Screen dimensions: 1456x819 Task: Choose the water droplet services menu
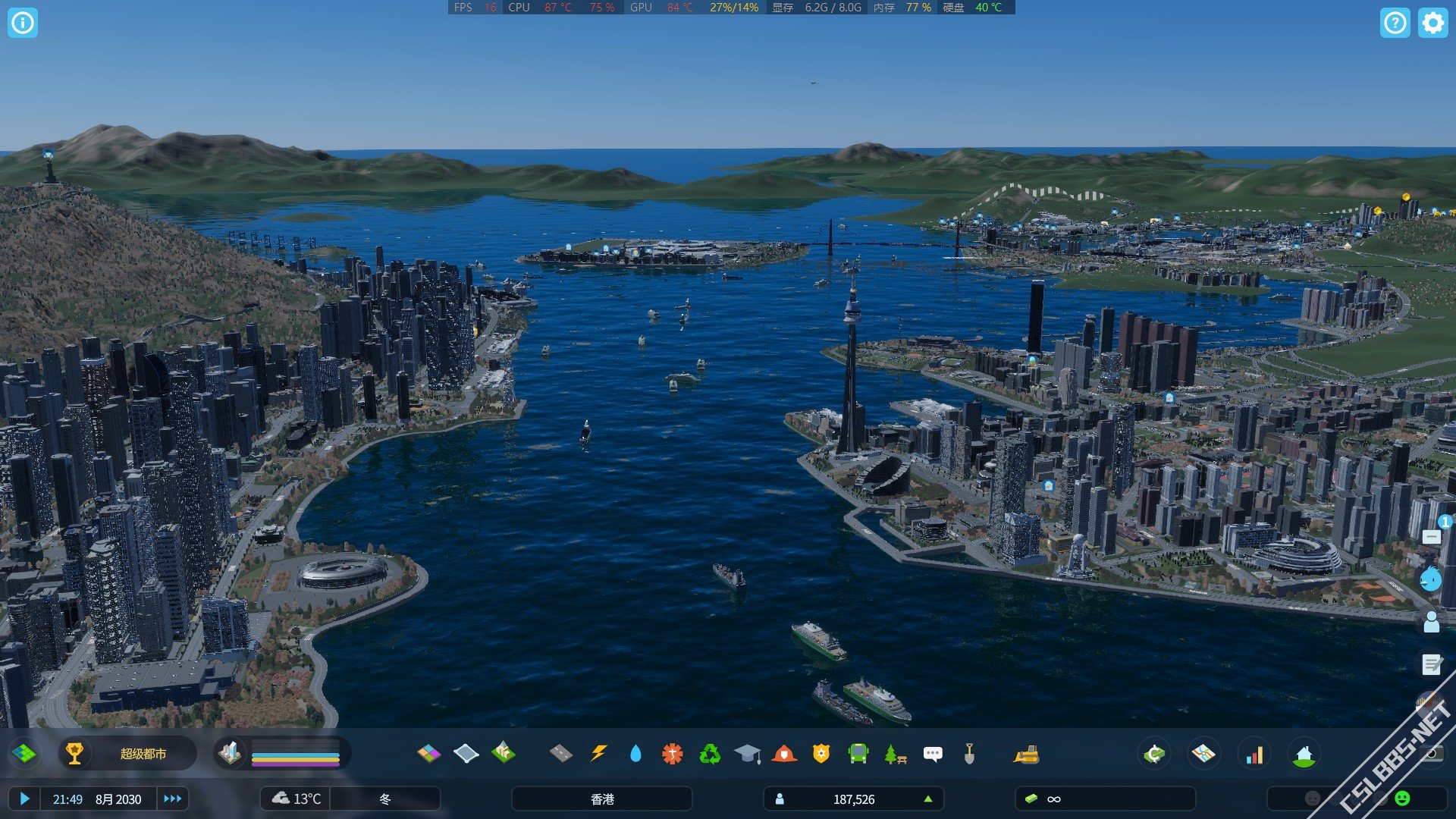coord(635,754)
